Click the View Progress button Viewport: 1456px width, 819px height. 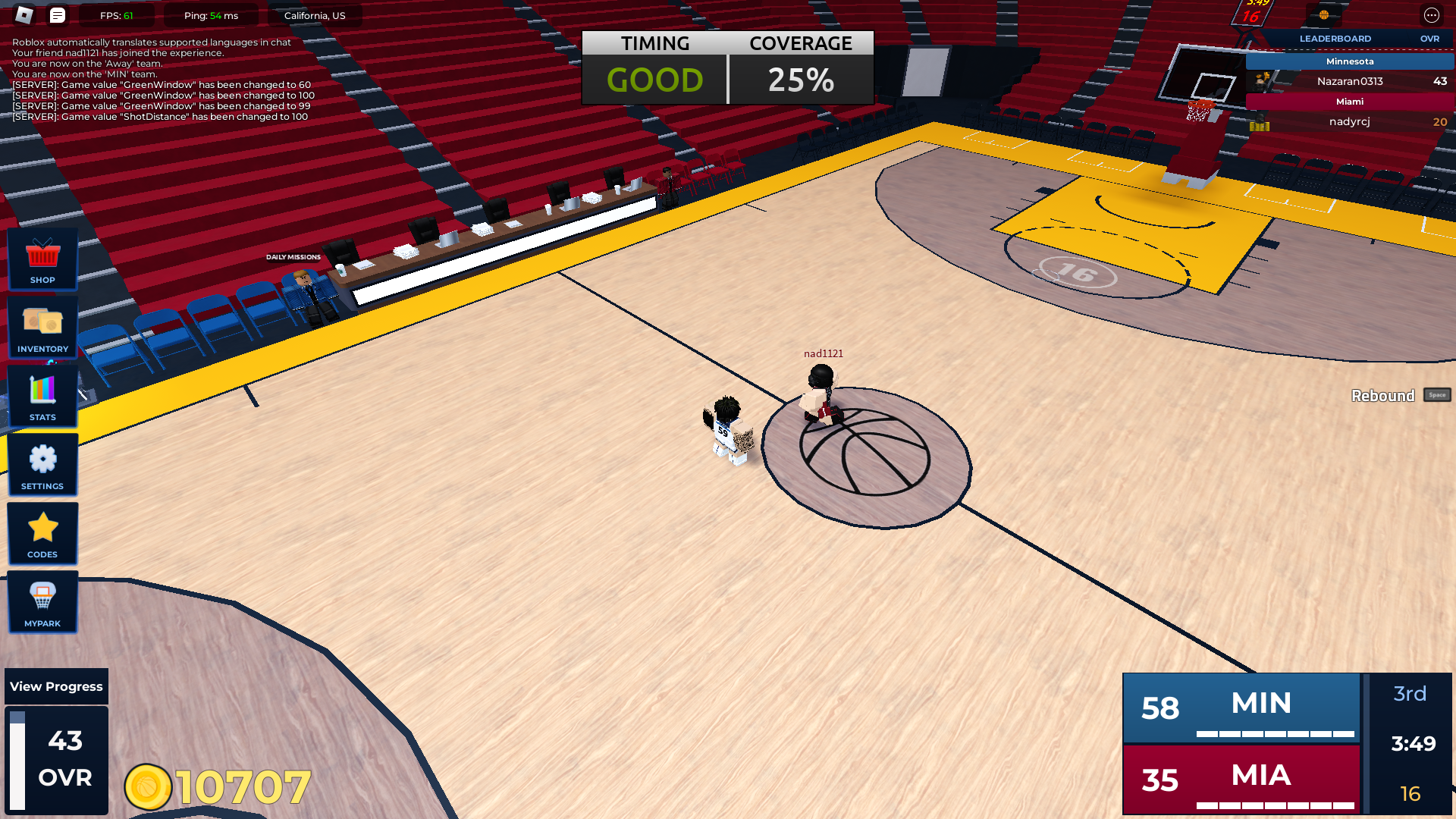(56, 686)
